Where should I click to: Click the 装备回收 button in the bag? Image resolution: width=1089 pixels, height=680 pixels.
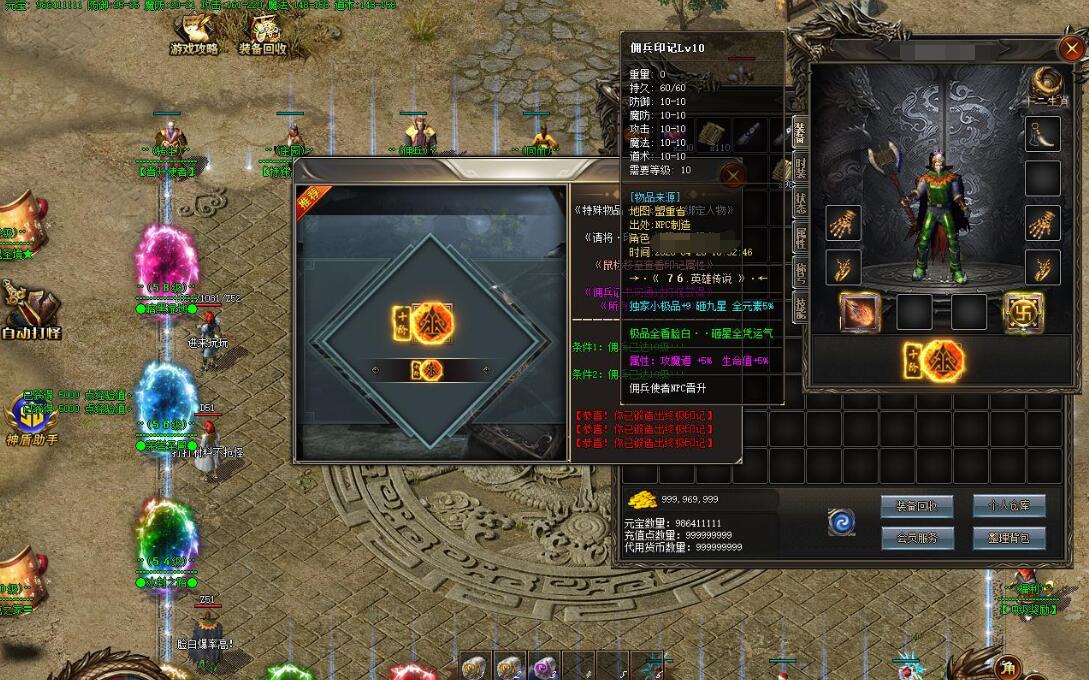point(917,506)
